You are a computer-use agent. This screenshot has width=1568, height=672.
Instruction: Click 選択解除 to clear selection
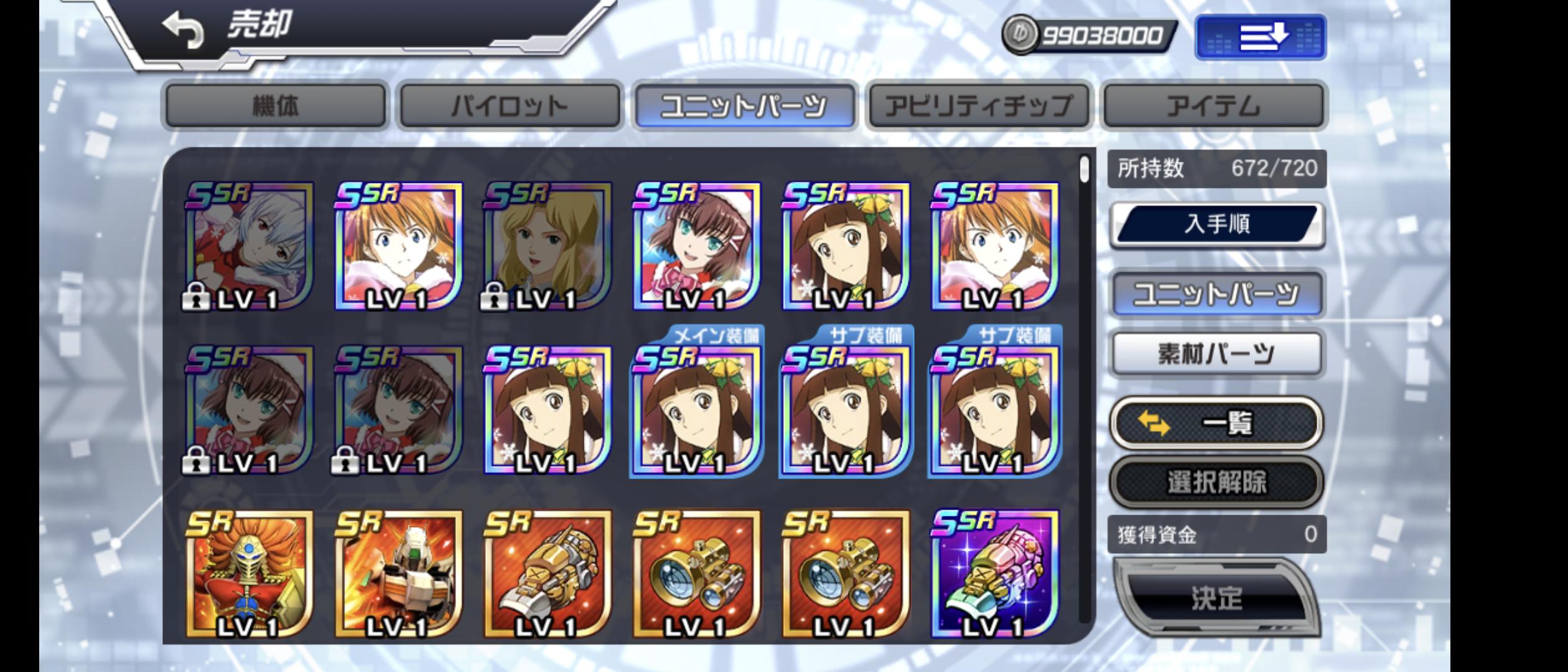click(1217, 482)
